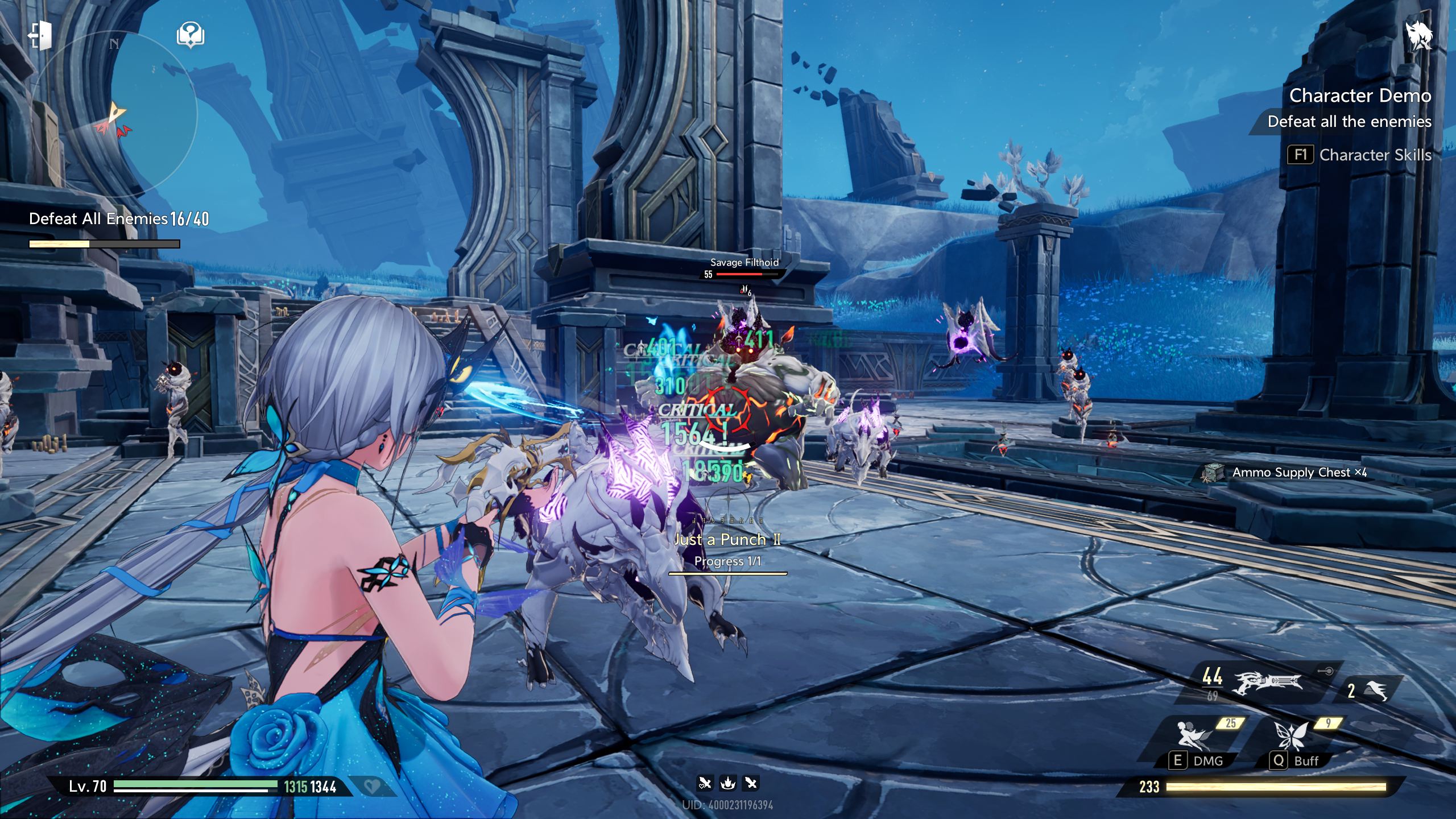Viewport: 1456px width, 819px height.
Task: Click the crown status icon at bottom center
Action: tap(728, 784)
